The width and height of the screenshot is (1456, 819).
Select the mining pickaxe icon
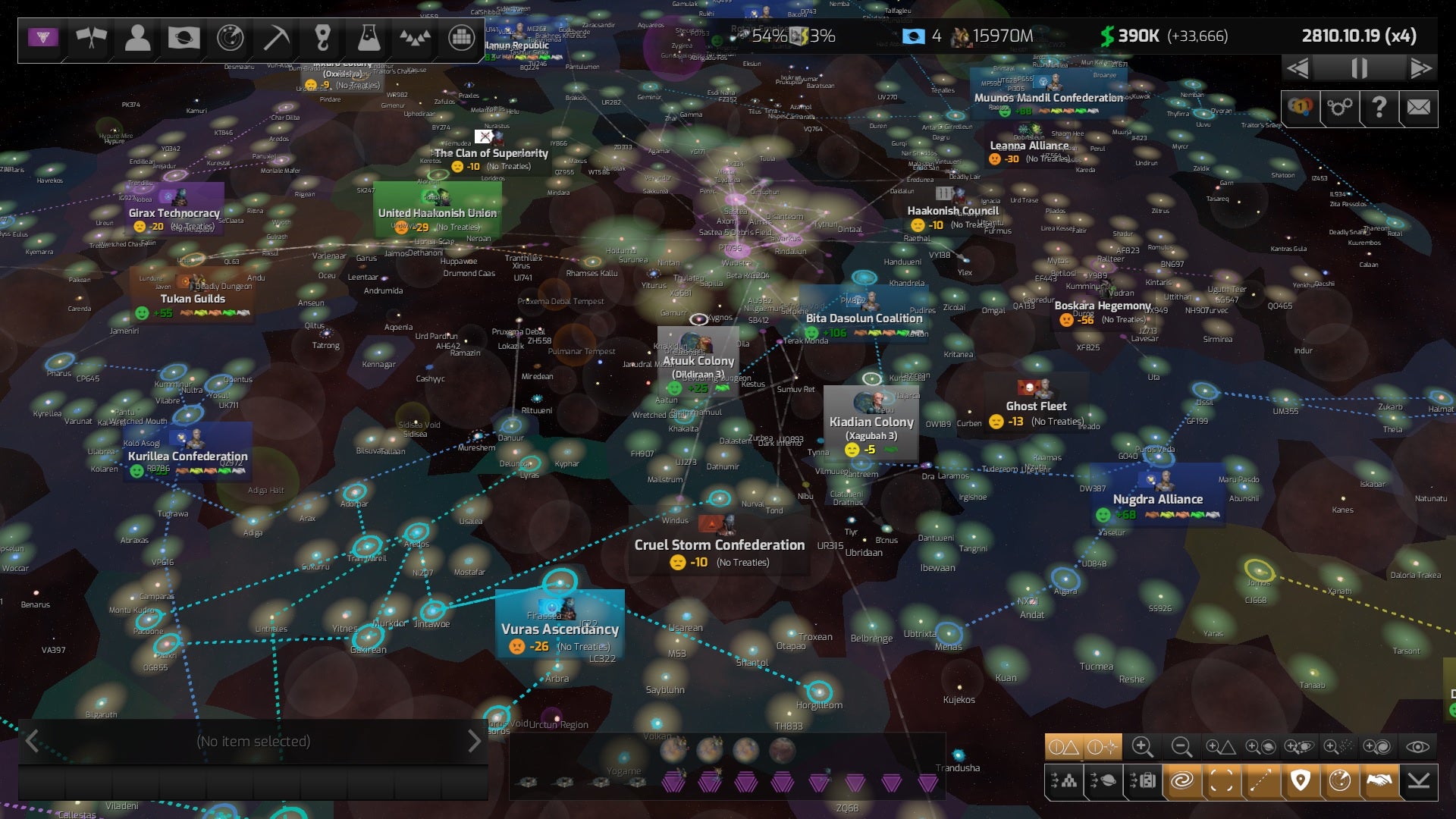tap(276, 37)
